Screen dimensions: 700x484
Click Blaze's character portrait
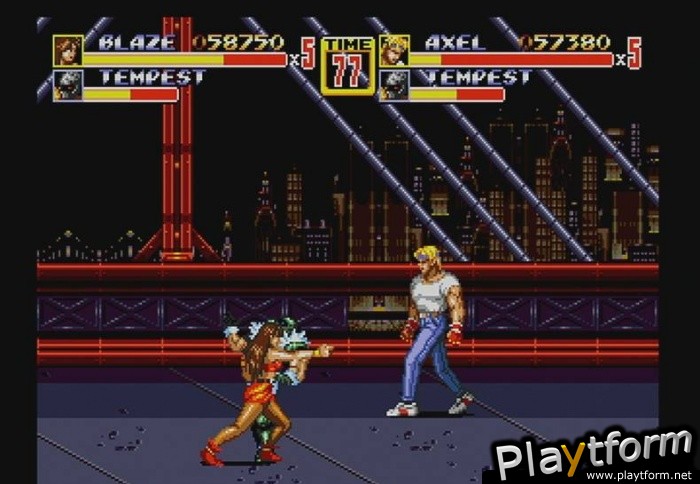(67, 50)
